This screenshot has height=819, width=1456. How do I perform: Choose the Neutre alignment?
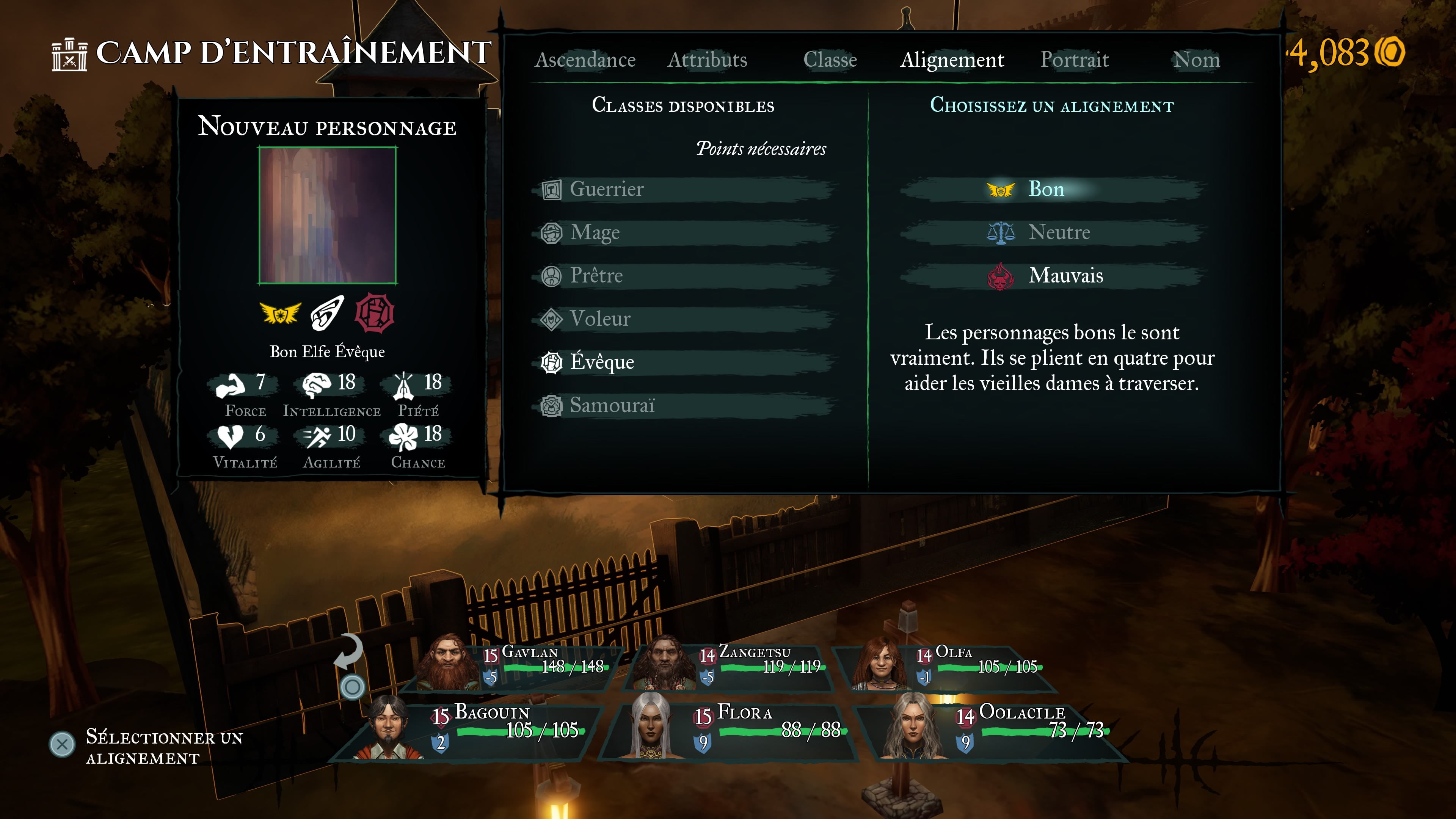click(x=1058, y=232)
